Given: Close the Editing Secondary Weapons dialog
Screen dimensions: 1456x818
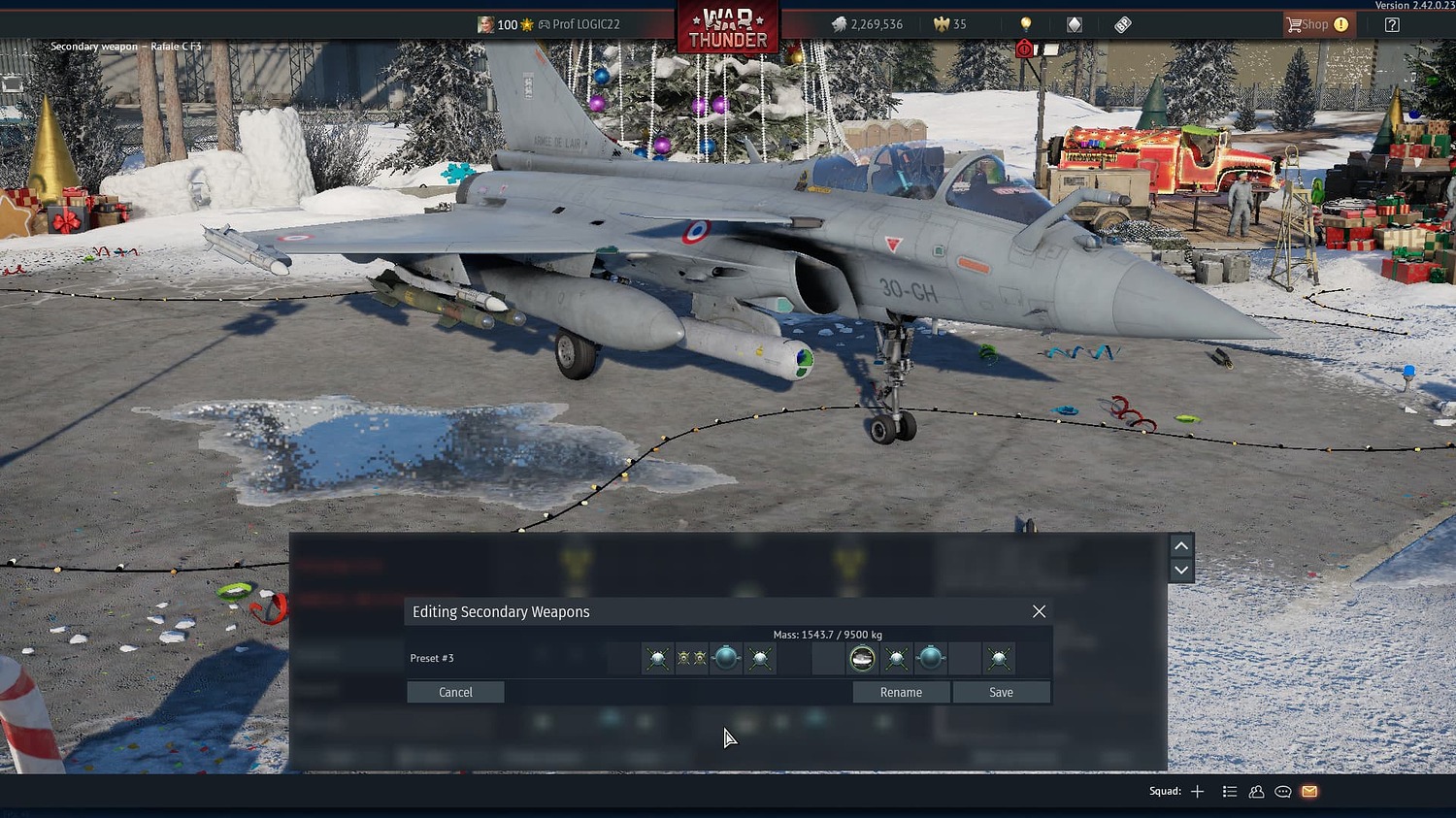Looking at the screenshot, I should point(1039,611).
